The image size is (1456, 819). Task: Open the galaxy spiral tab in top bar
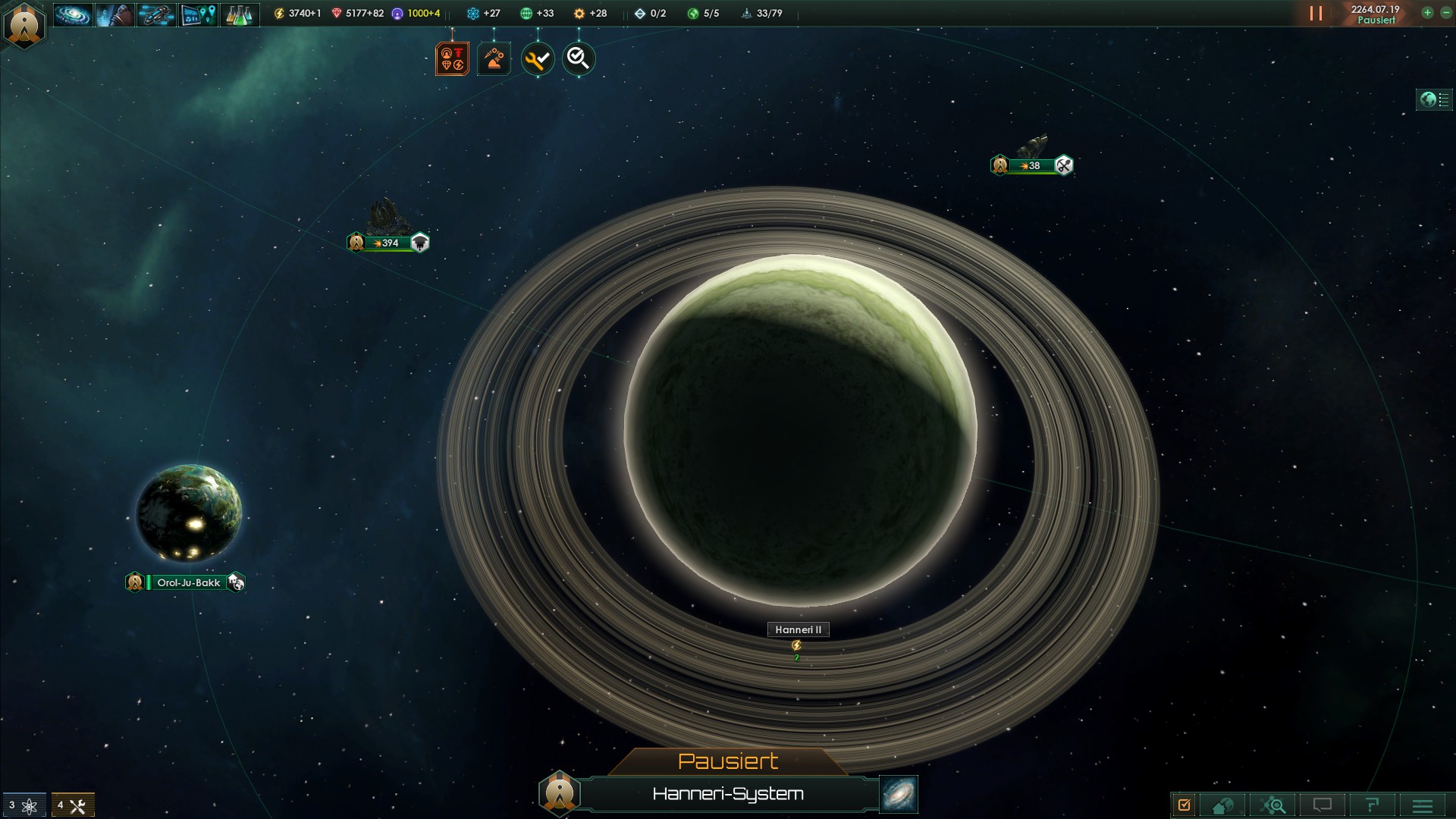[x=73, y=14]
